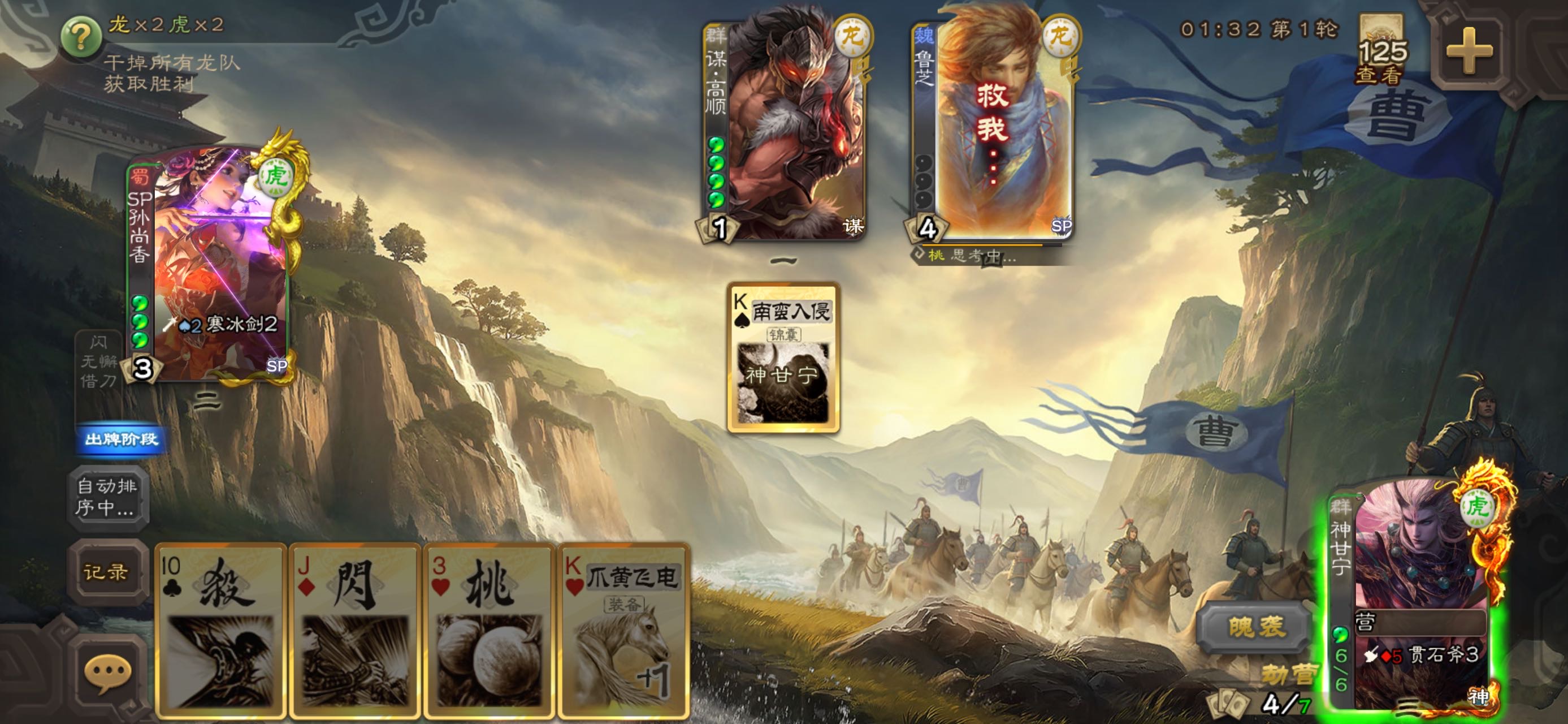Activate the 魄袭 skill button
Screen dimensions: 1568x724
(x=1256, y=627)
